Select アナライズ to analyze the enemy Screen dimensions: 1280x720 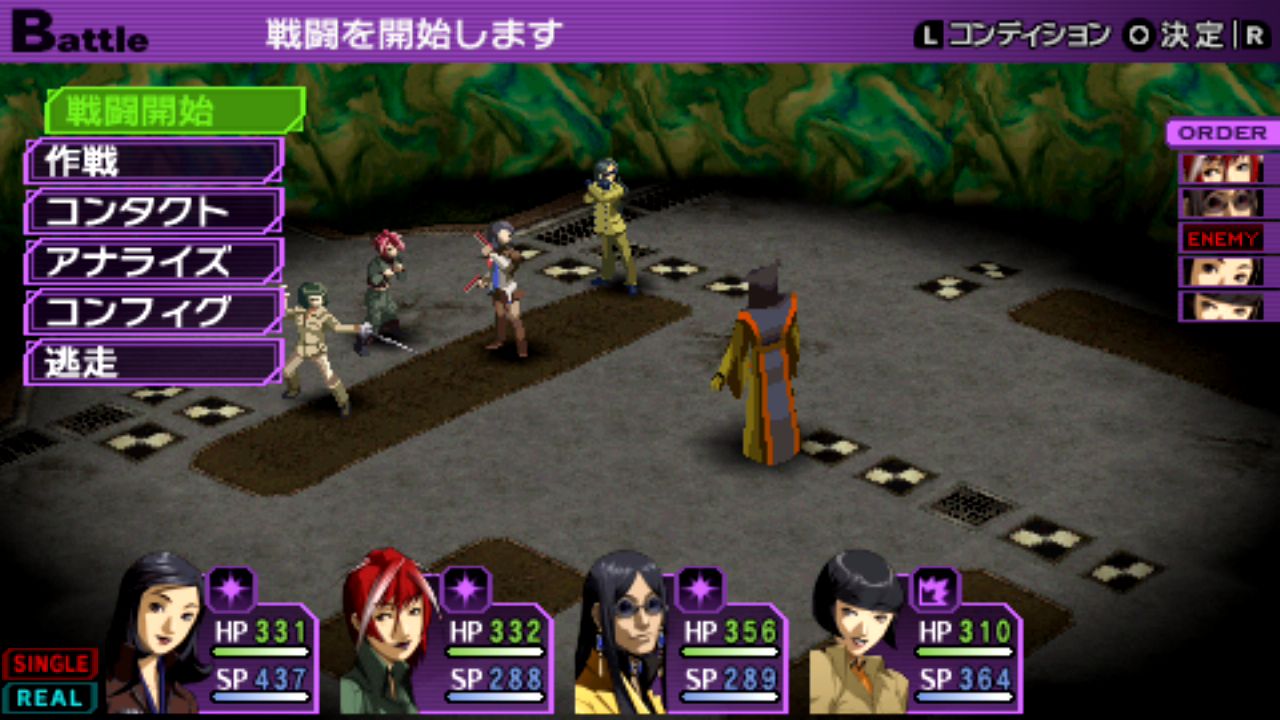[154, 262]
